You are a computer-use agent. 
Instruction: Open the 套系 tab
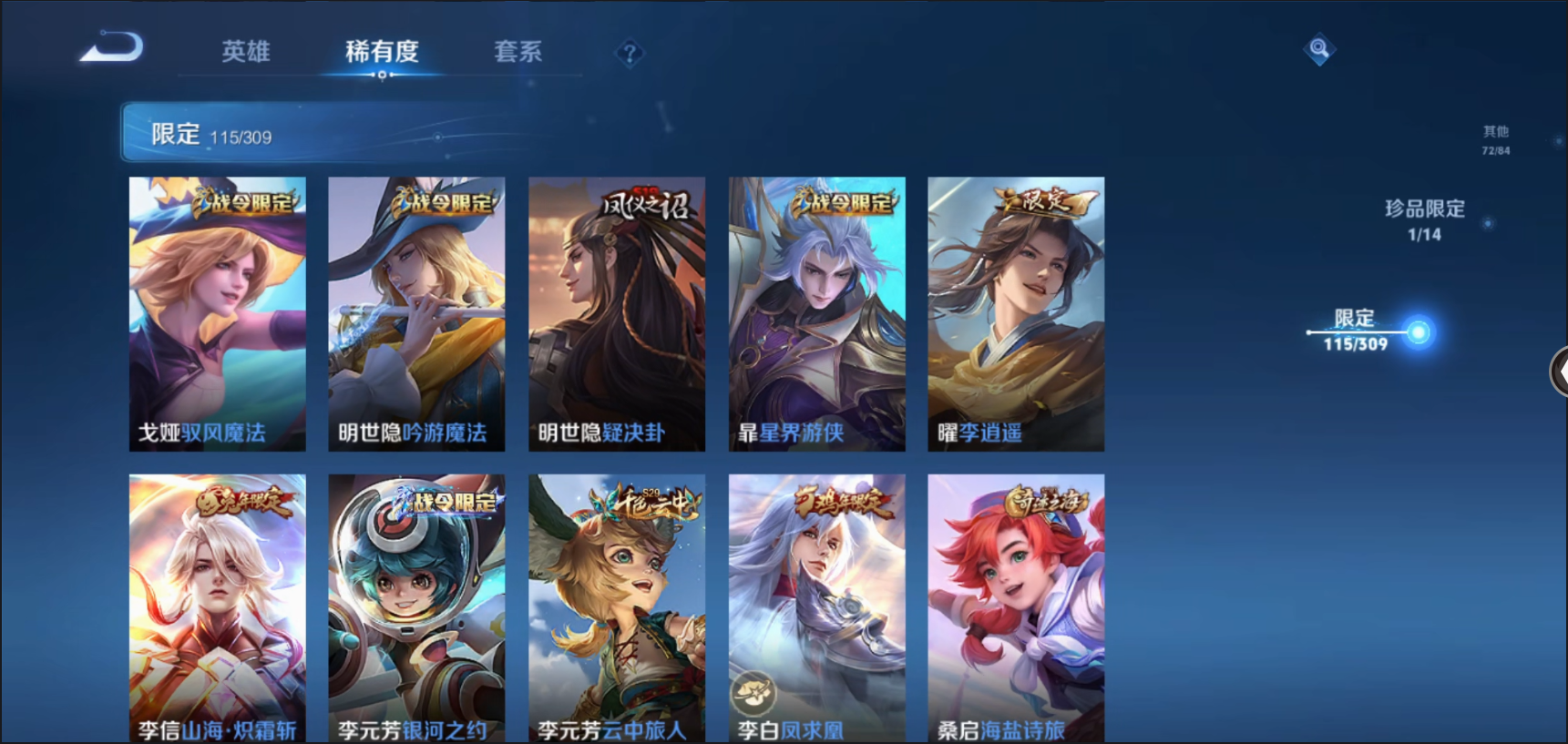click(x=518, y=52)
